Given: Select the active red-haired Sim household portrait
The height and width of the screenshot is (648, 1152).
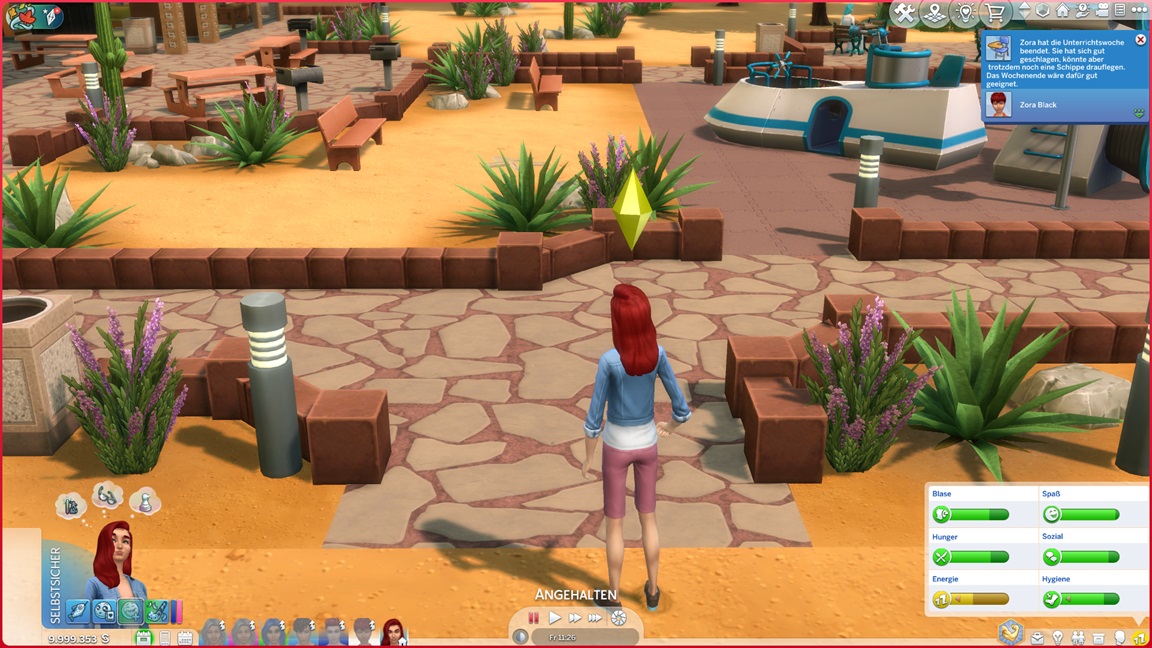Looking at the screenshot, I should pyautogui.click(x=393, y=632).
